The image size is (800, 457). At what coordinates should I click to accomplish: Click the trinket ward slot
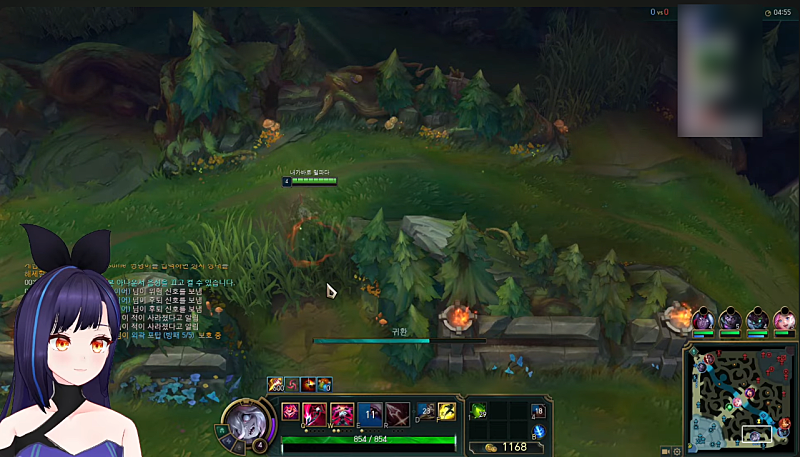pyautogui.click(x=537, y=411)
